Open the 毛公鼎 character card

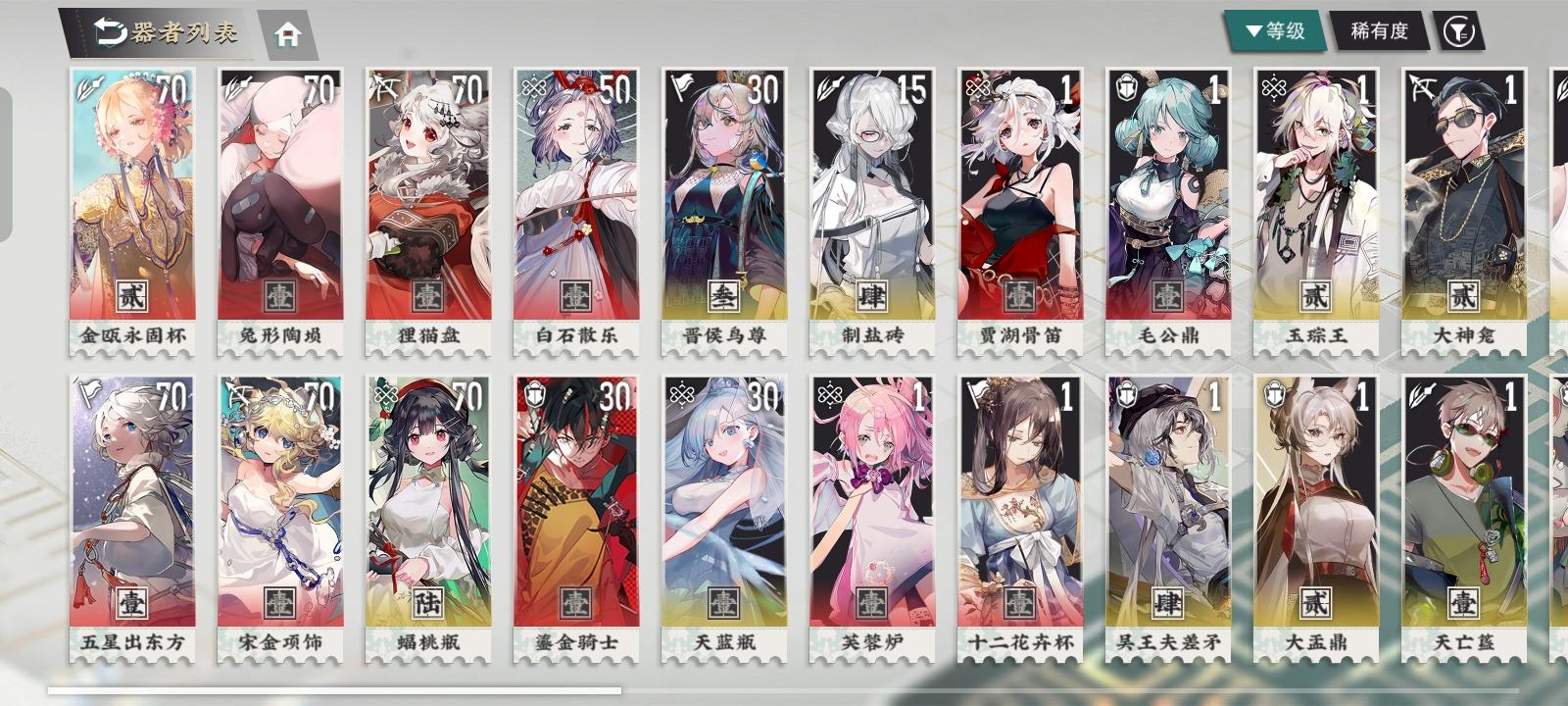(1163, 196)
